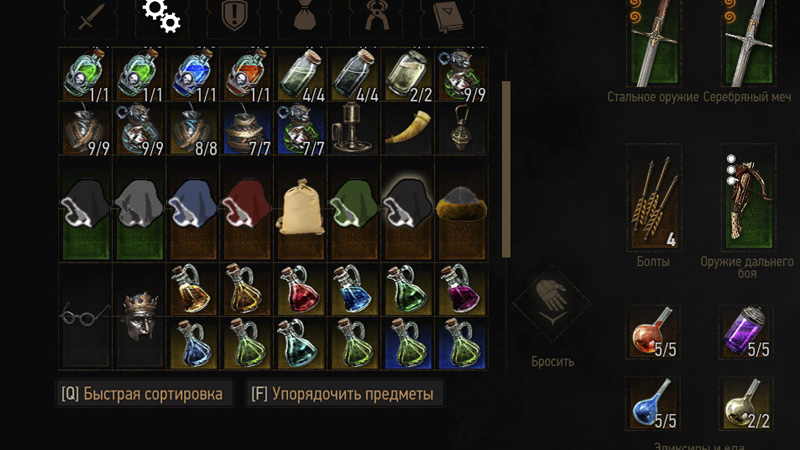
Task: Select the green dye cloth item
Action: [354, 206]
